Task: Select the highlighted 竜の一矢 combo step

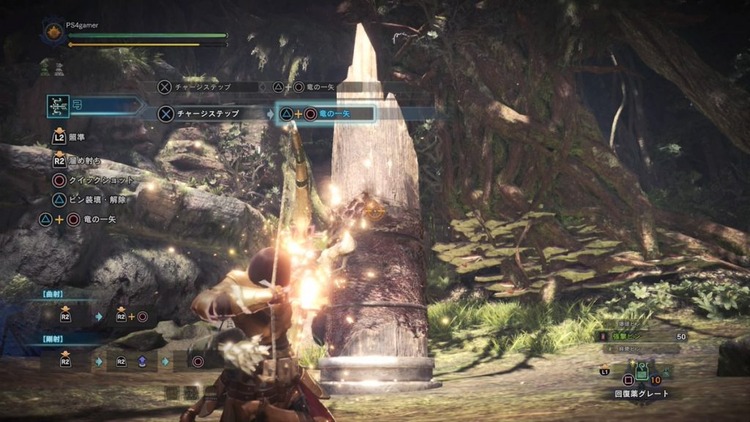Action: pyautogui.click(x=326, y=114)
